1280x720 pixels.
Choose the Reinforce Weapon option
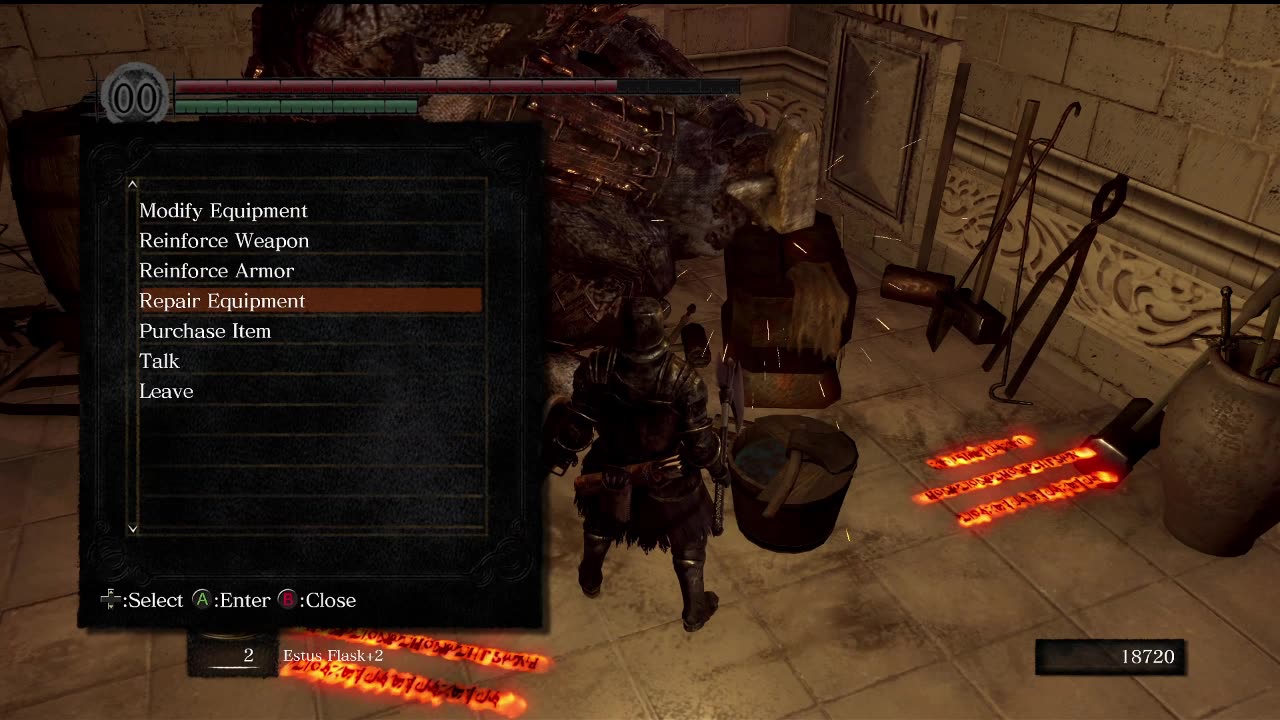[x=224, y=241]
